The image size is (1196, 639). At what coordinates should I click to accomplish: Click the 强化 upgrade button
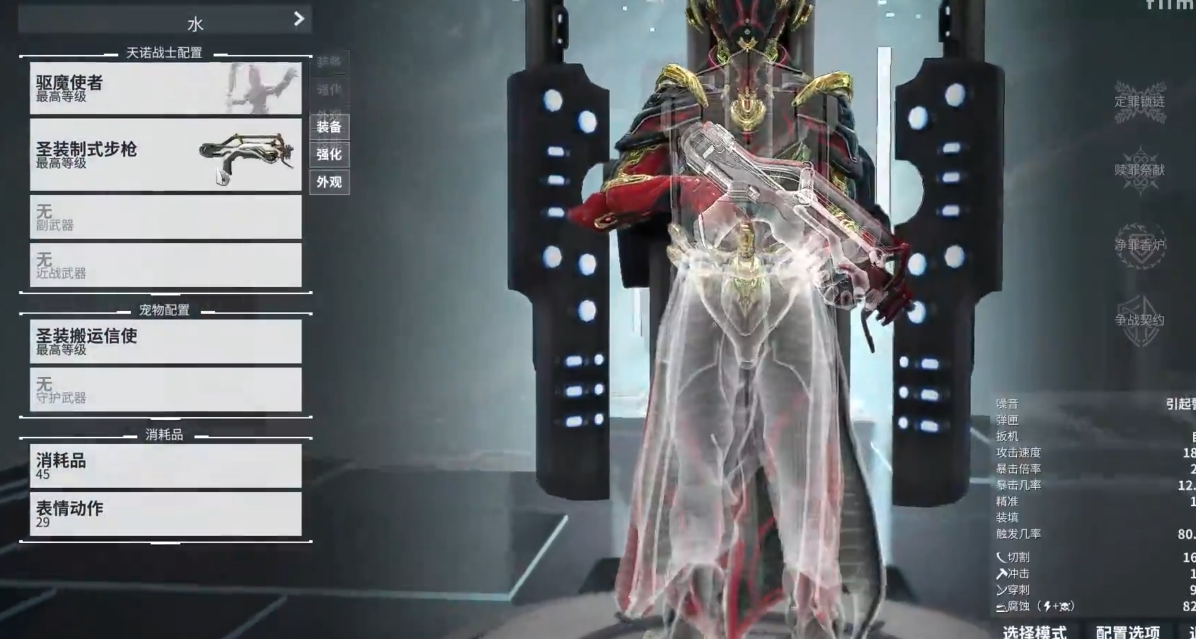pyautogui.click(x=329, y=155)
